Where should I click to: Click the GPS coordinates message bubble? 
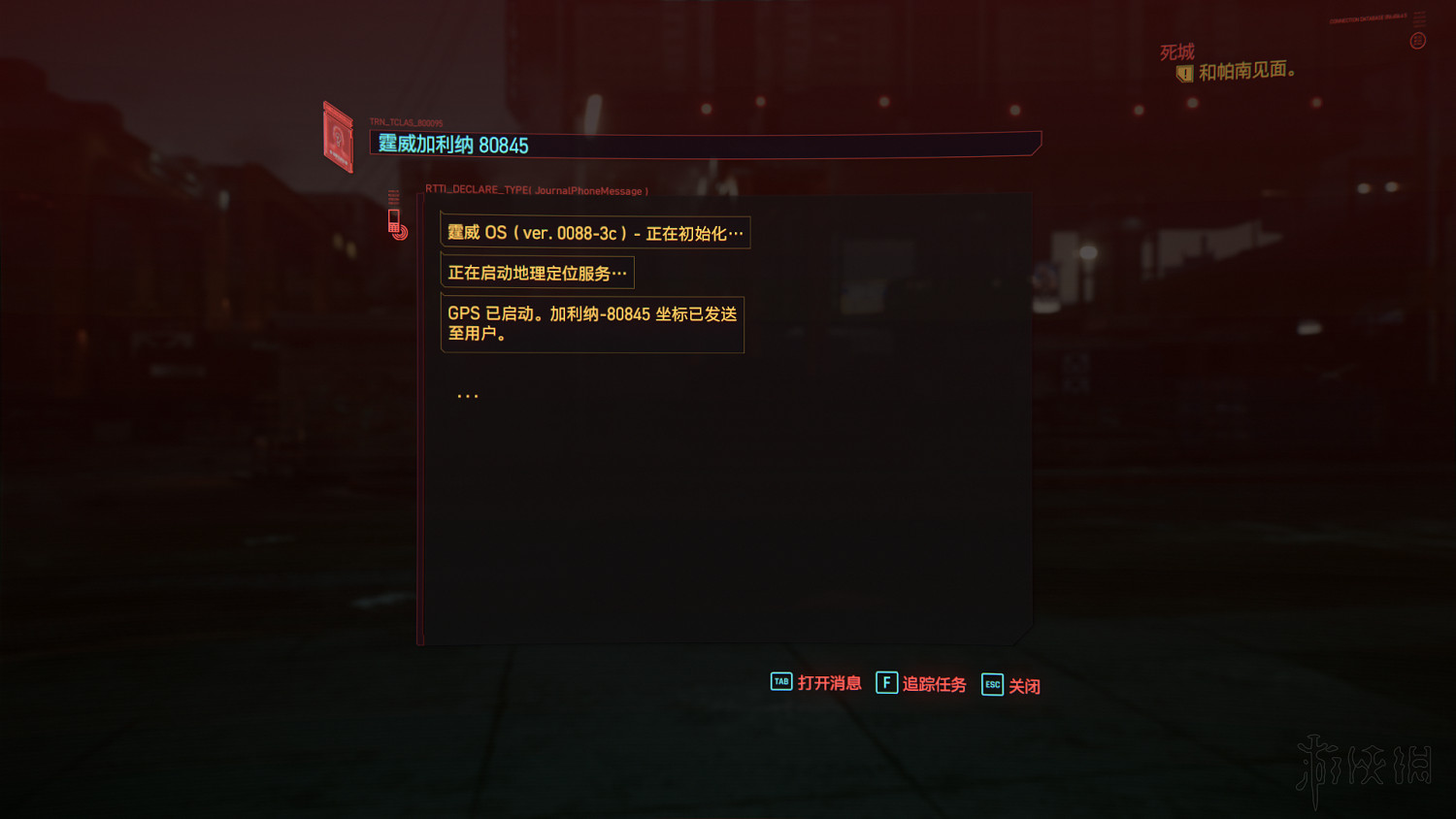(x=592, y=323)
